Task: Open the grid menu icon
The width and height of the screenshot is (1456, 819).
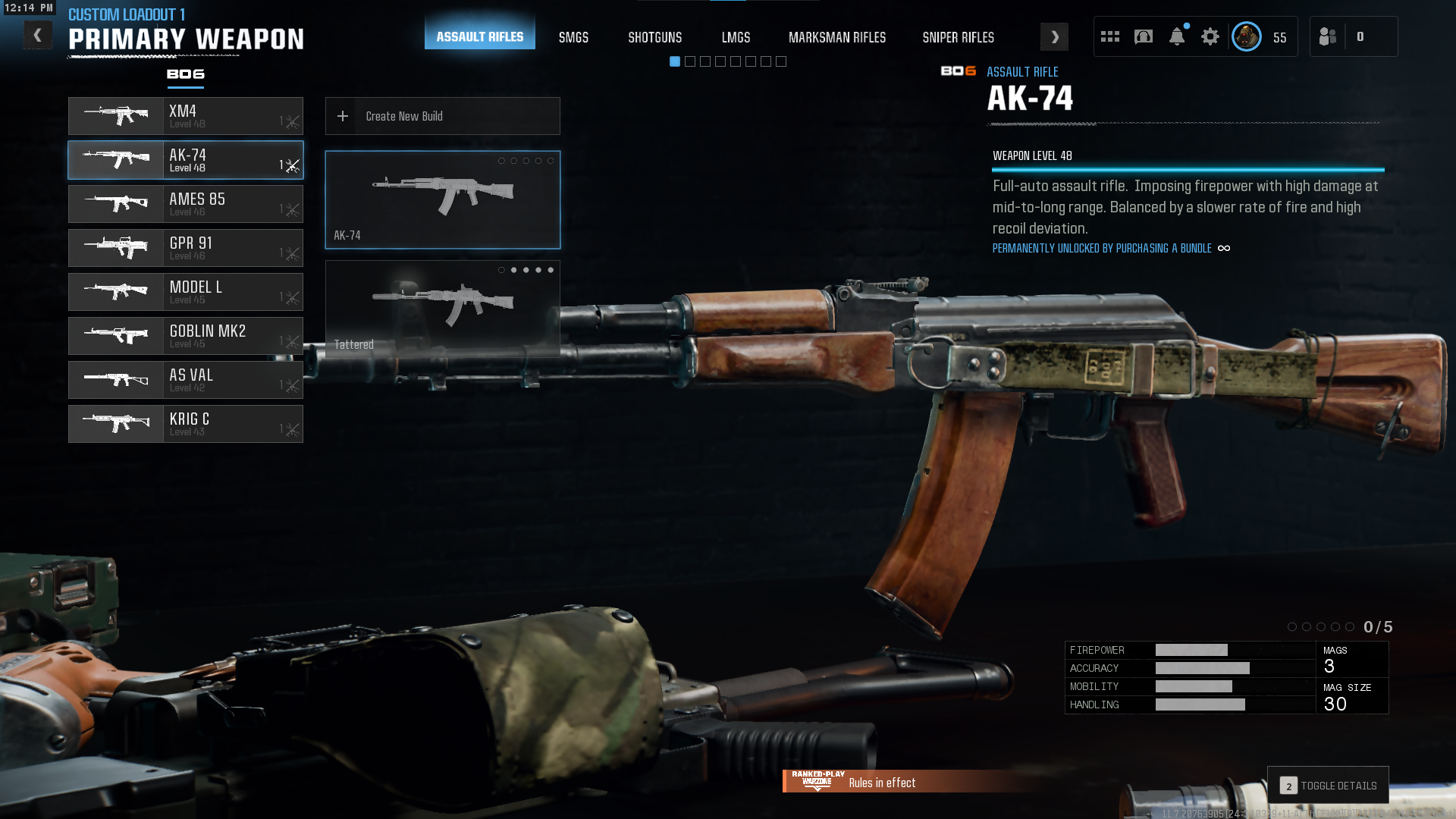Action: (1109, 36)
